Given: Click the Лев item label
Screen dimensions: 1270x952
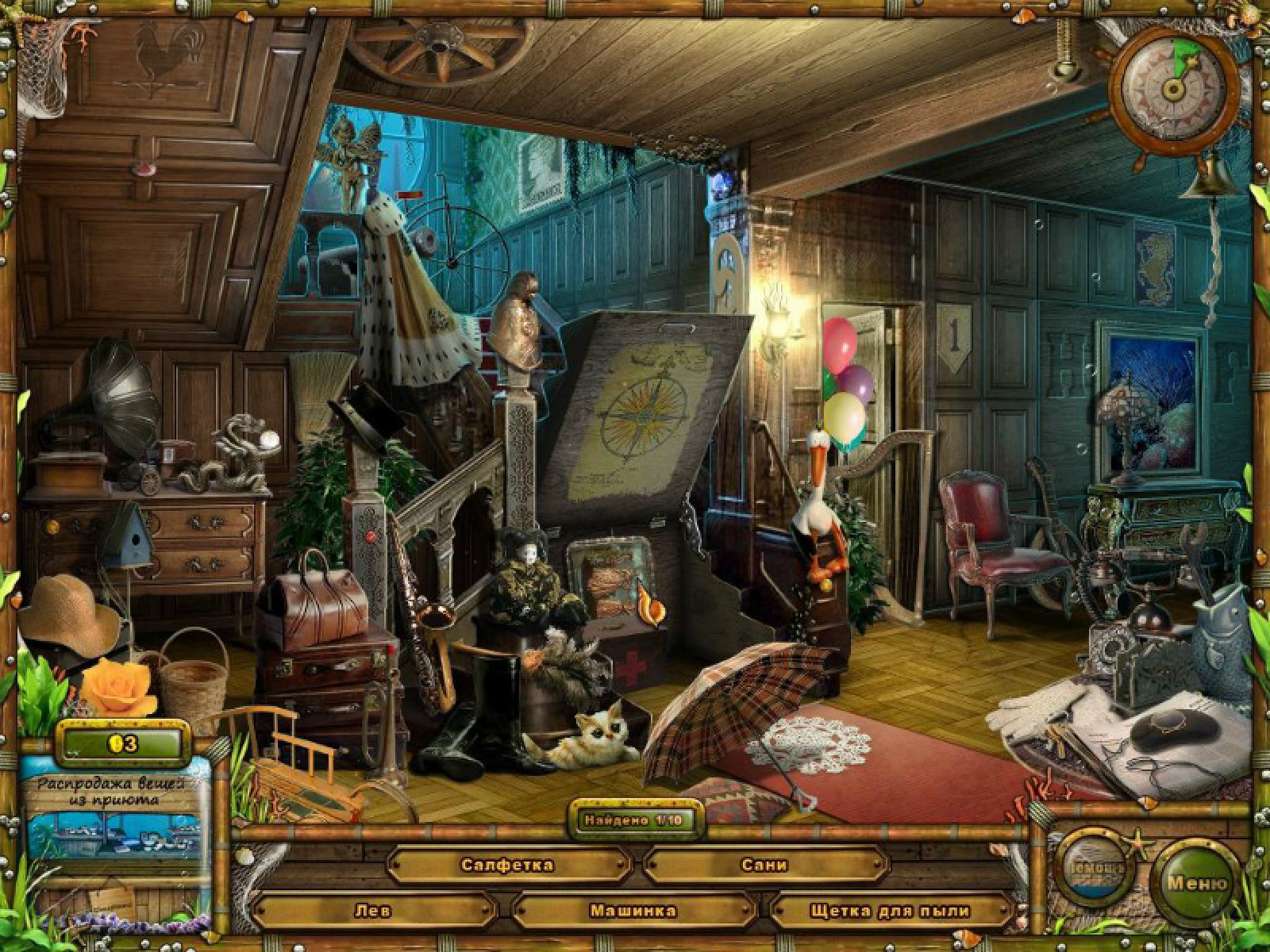Looking at the screenshot, I should click(372, 911).
